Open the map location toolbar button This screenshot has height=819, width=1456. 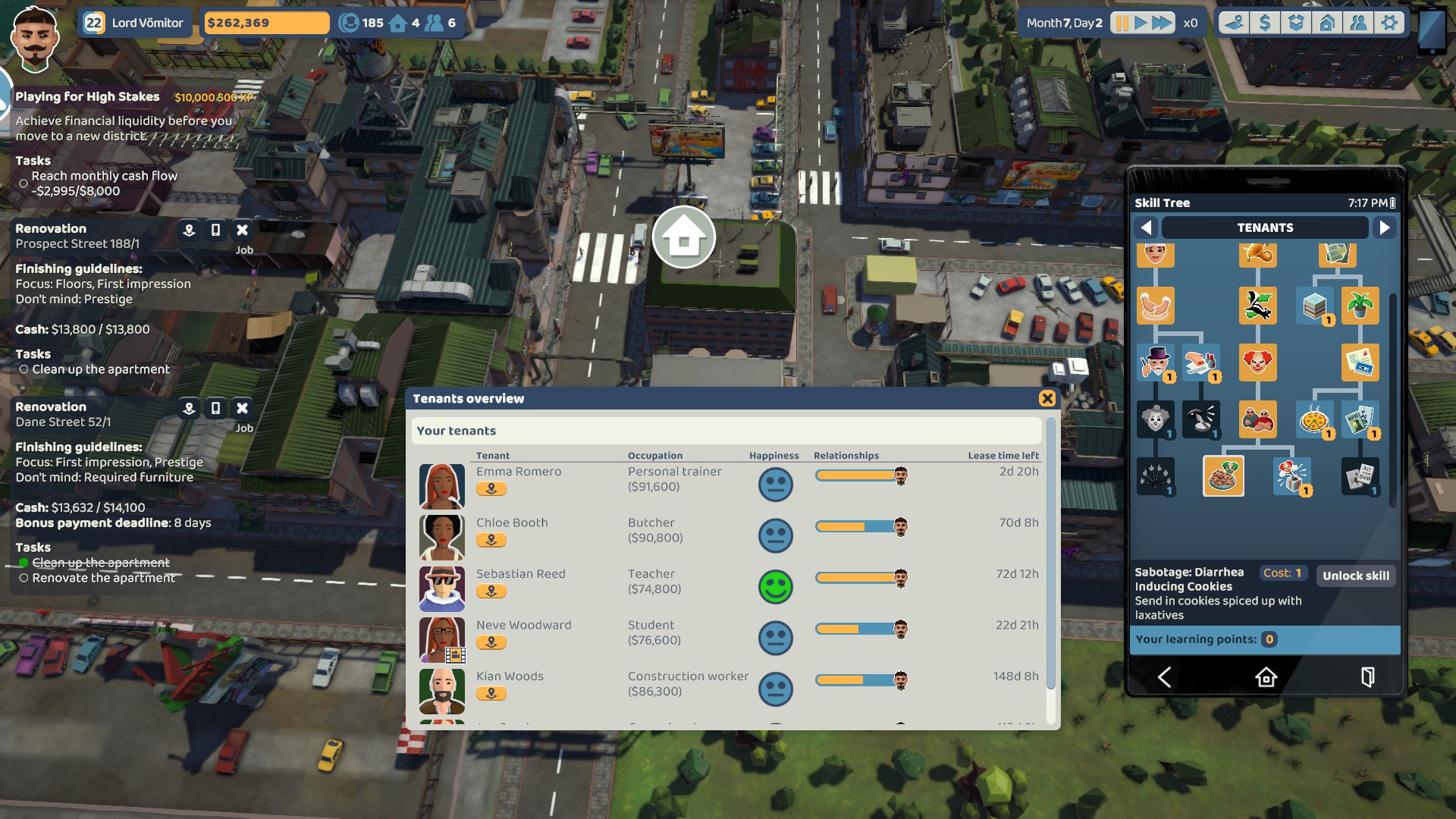coord(1234,23)
